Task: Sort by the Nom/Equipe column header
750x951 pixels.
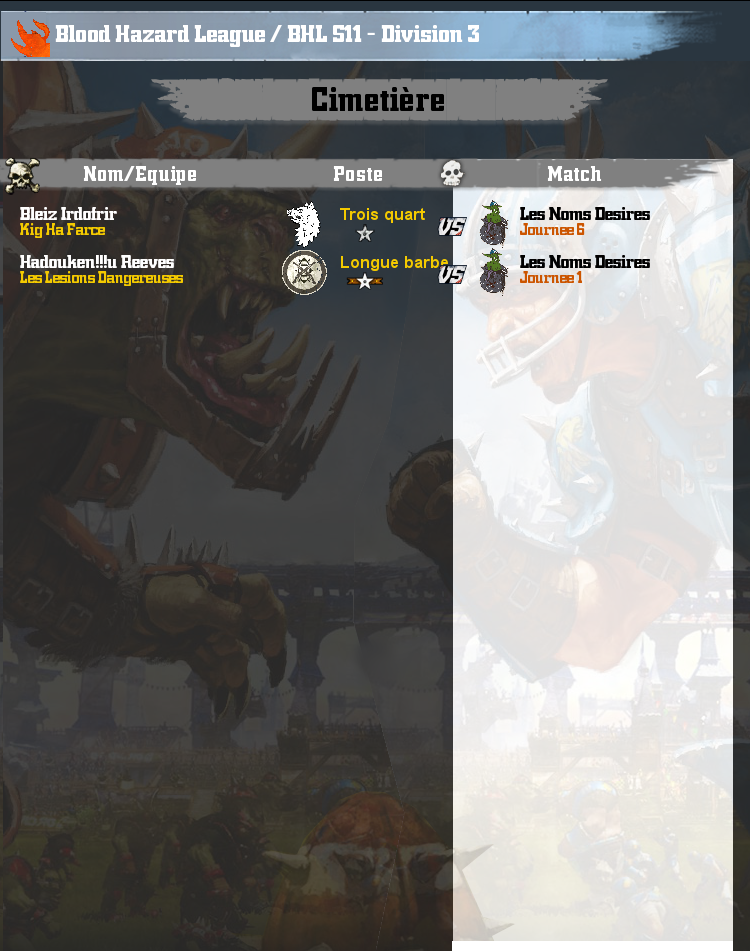Action: 140,174
